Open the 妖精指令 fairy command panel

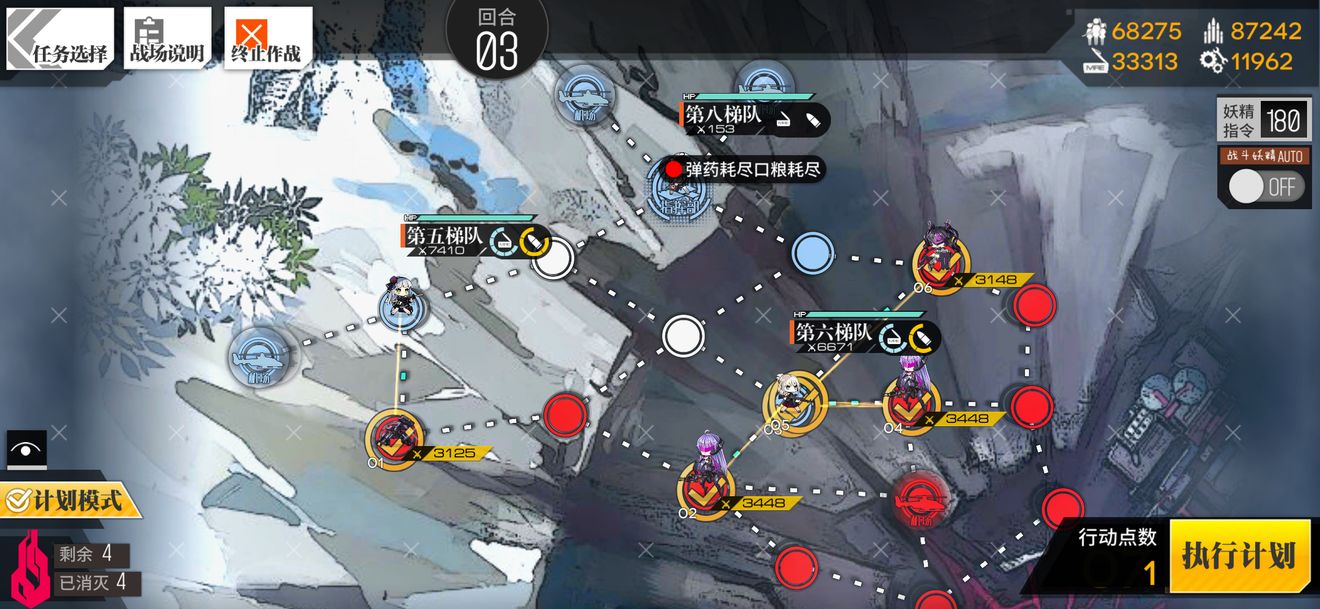tap(1262, 121)
